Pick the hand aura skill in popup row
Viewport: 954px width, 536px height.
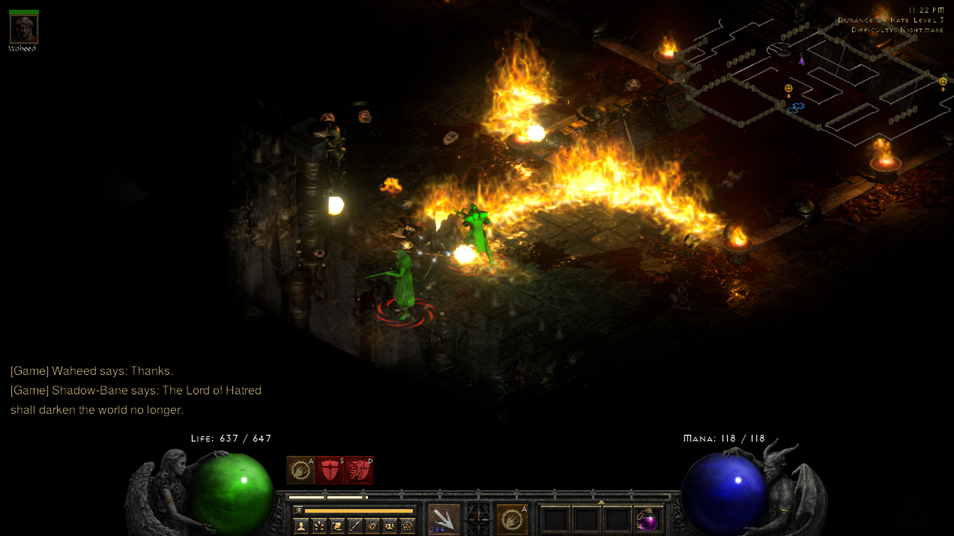(300, 470)
